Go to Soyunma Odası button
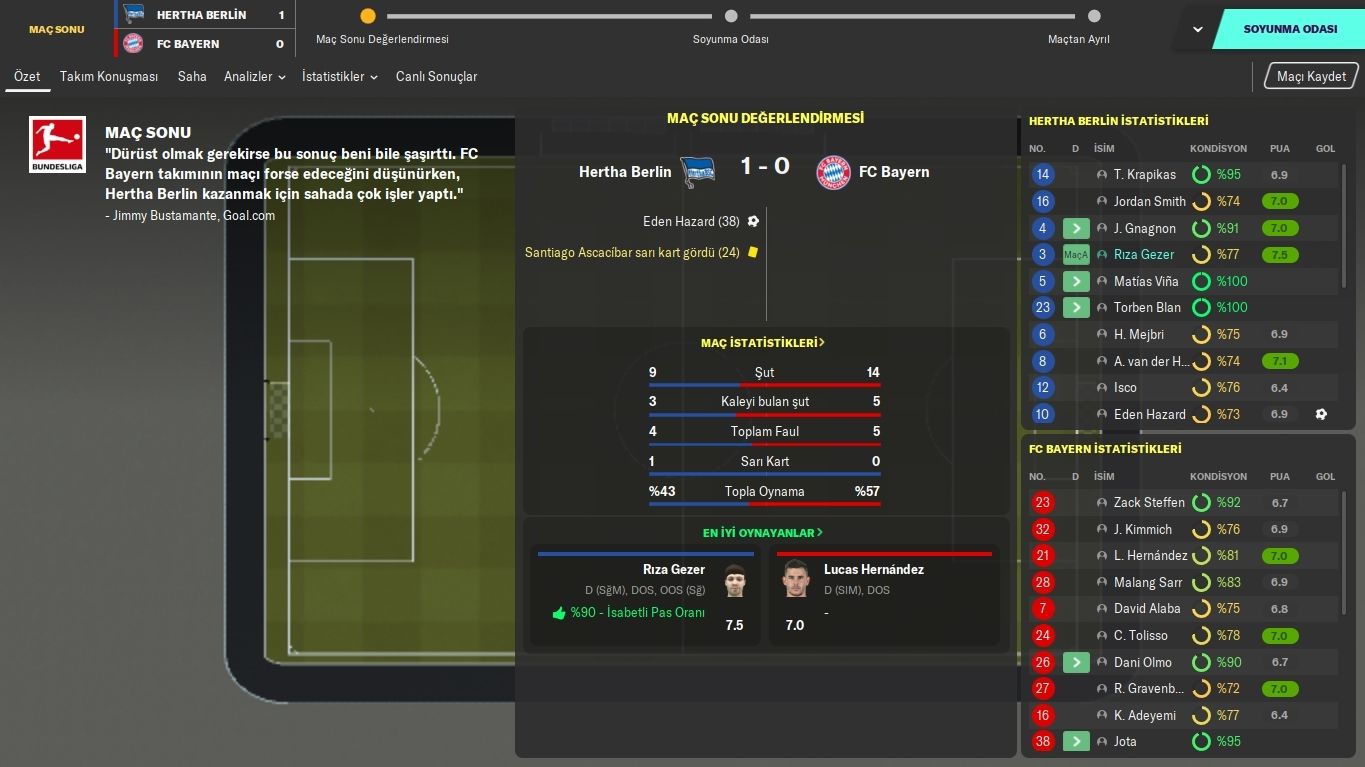This screenshot has width=1365, height=767. (1290, 29)
